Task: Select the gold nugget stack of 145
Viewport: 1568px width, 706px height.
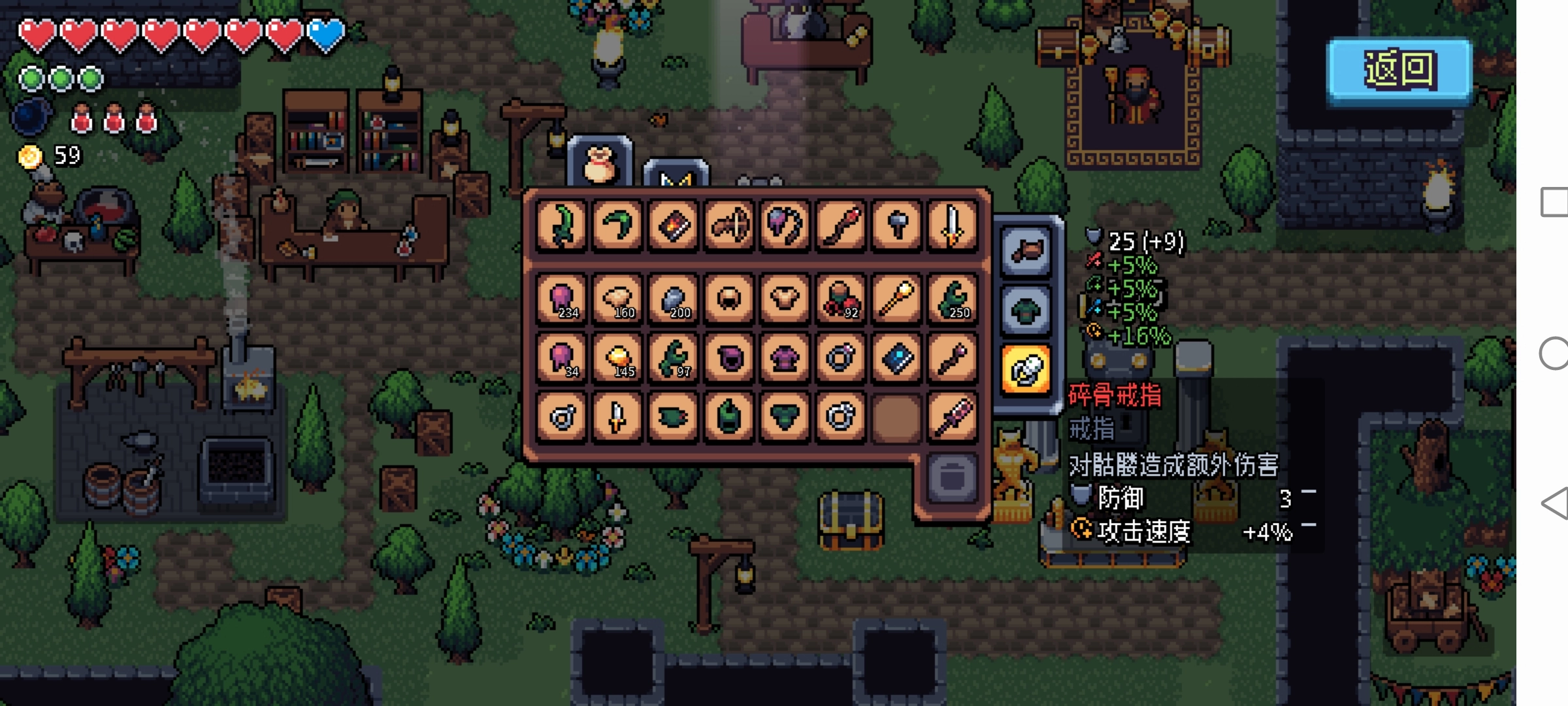Action: (617, 359)
